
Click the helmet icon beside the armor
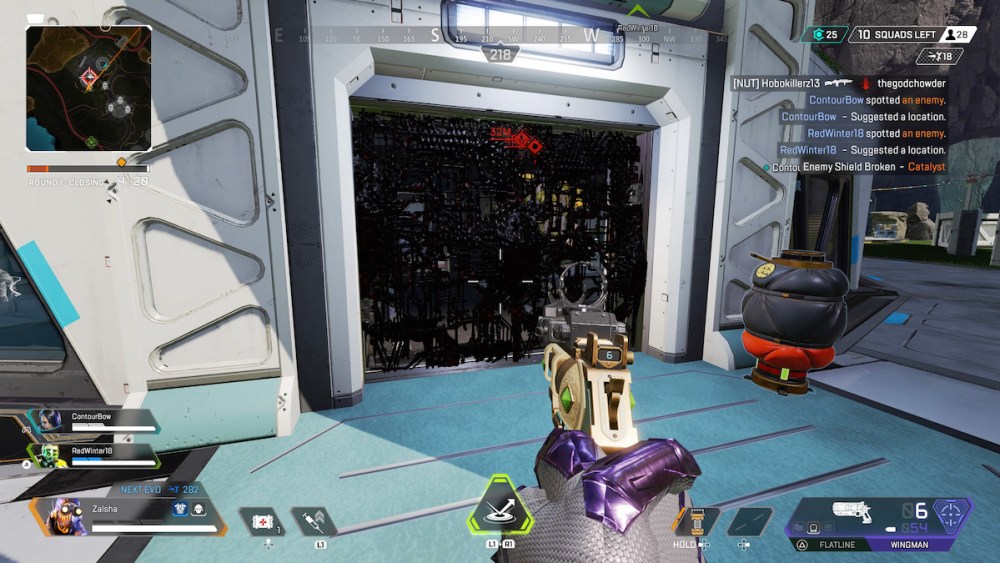coord(199,508)
